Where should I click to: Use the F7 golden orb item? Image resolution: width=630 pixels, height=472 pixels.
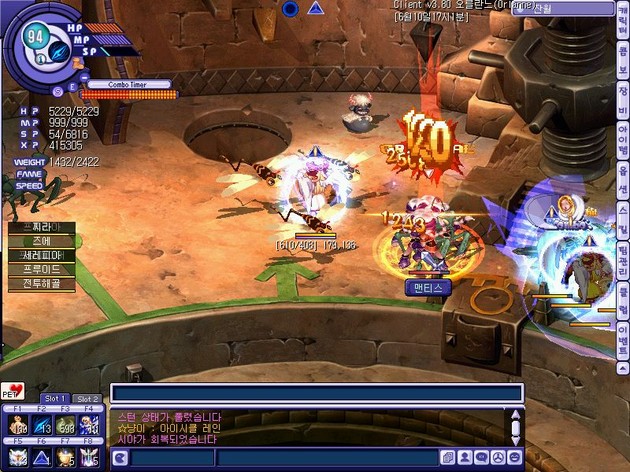point(67,457)
